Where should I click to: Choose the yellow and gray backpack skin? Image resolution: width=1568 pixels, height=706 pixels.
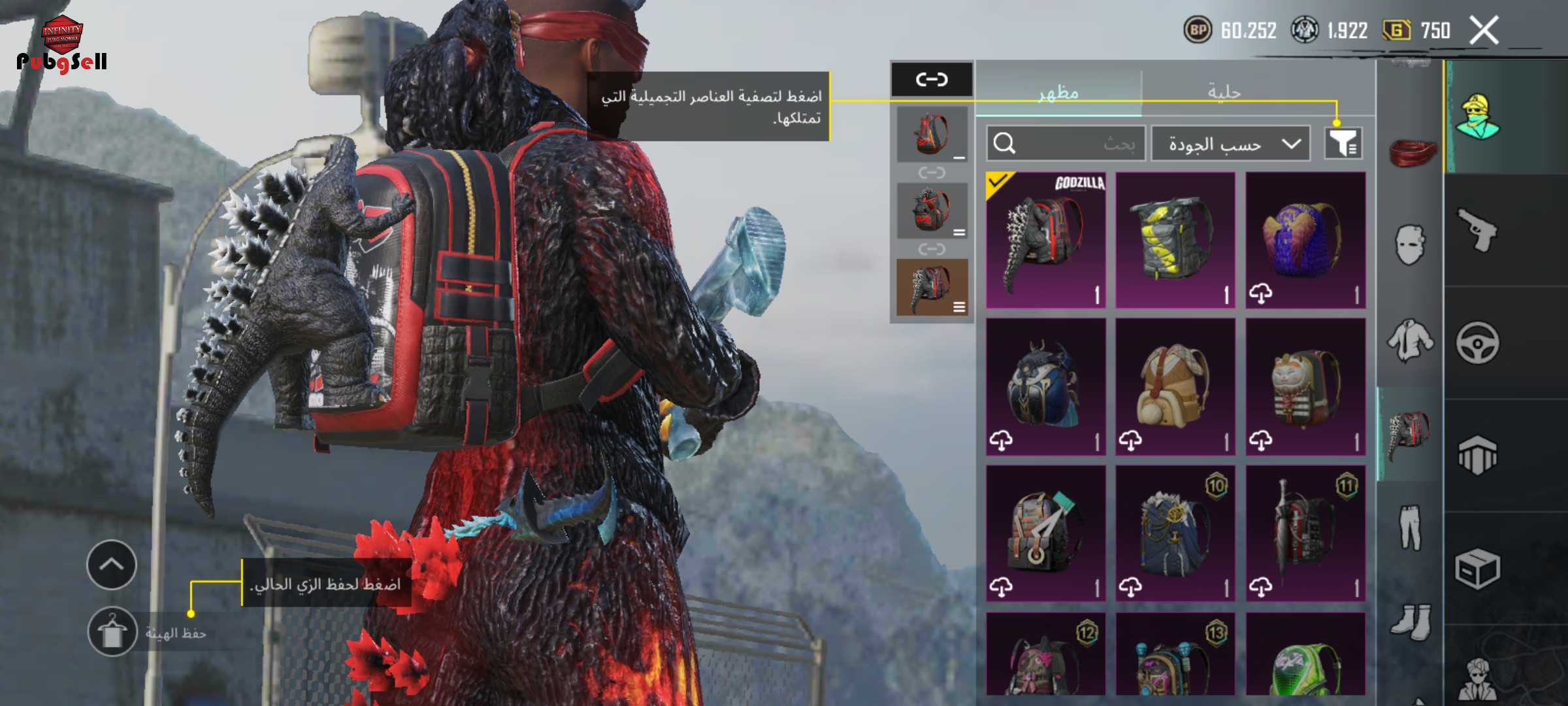pyautogui.click(x=1175, y=240)
